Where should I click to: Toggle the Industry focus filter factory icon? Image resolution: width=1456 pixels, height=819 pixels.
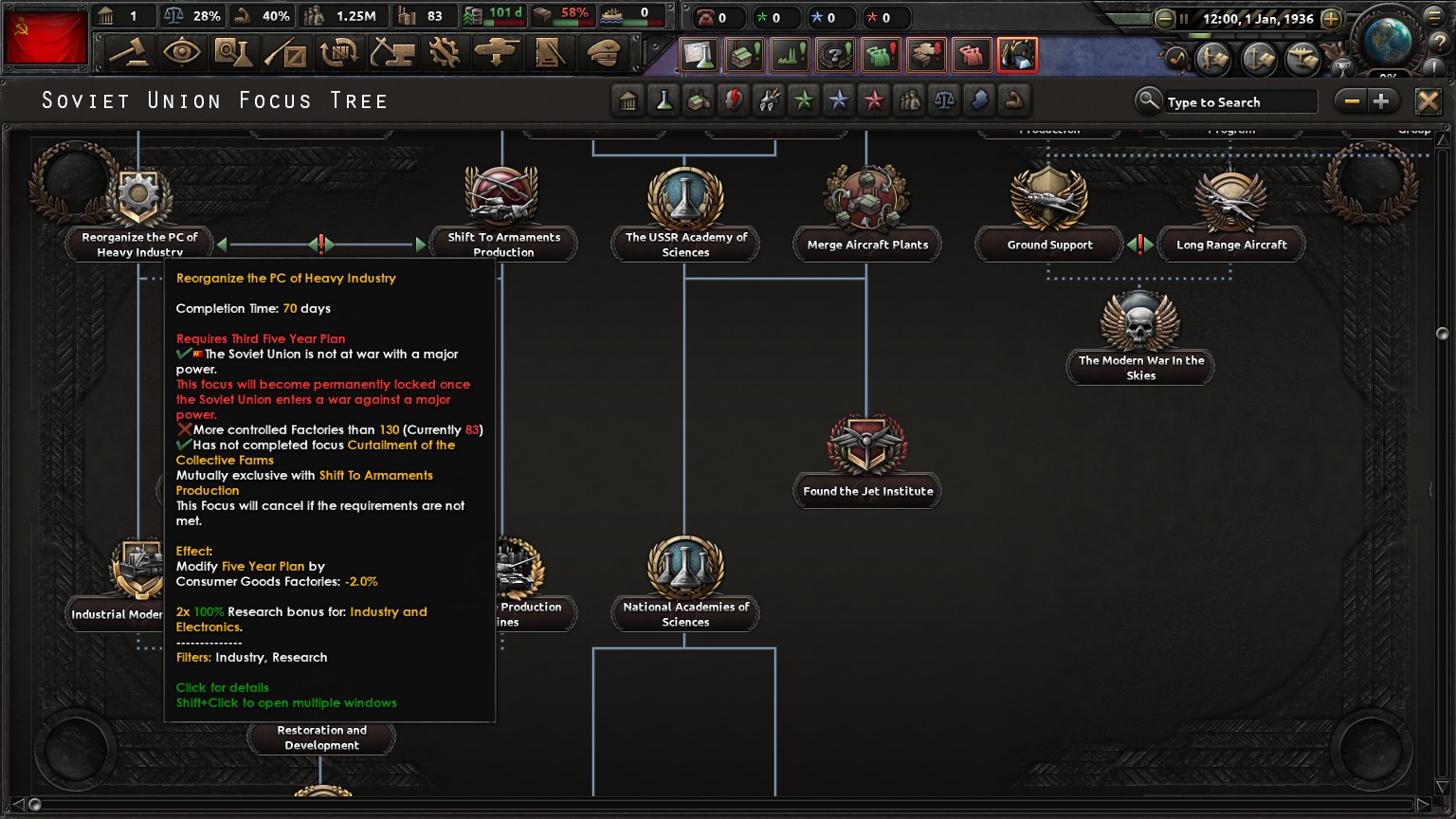point(699,100)
